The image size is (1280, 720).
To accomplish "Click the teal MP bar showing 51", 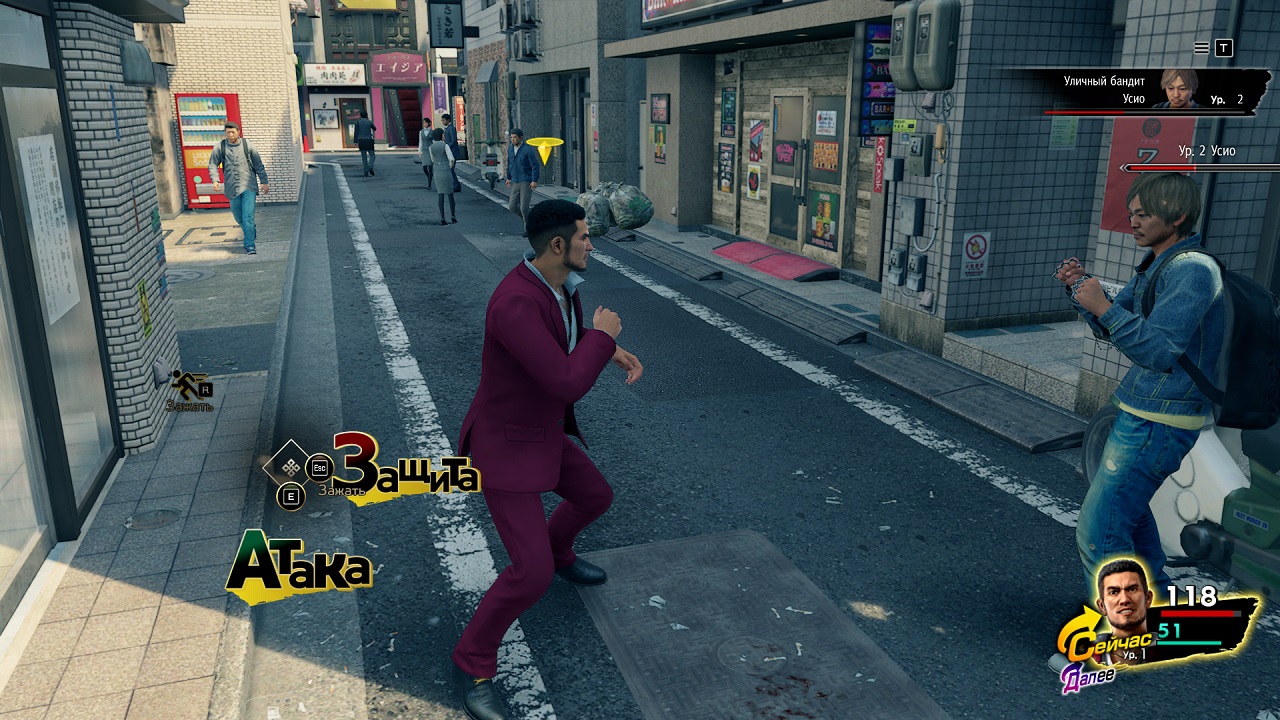I will pyautogui.click(x=1190, y=644).
